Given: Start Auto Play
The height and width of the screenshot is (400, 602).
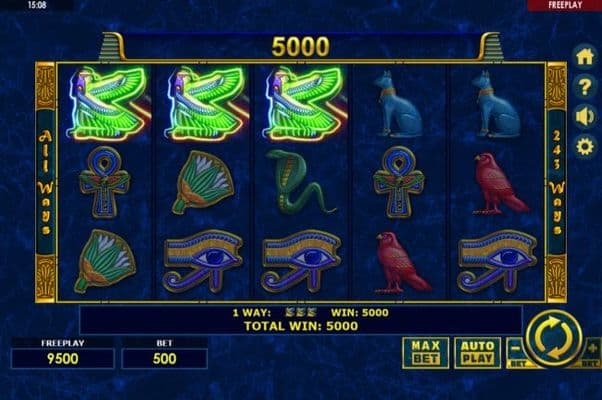Looking at the screenshot, I should (477, 351).
